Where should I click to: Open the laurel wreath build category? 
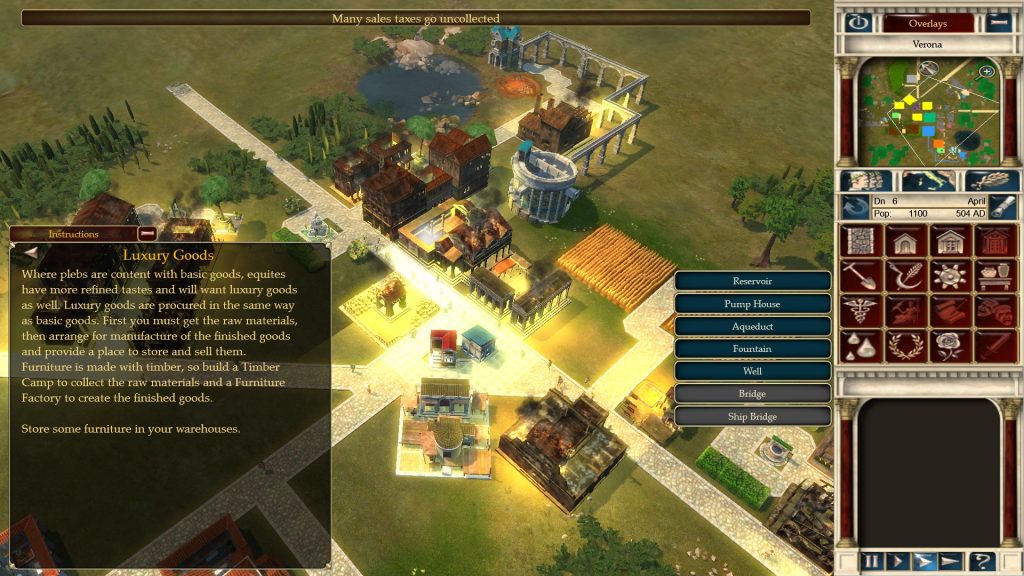[905, 344]
